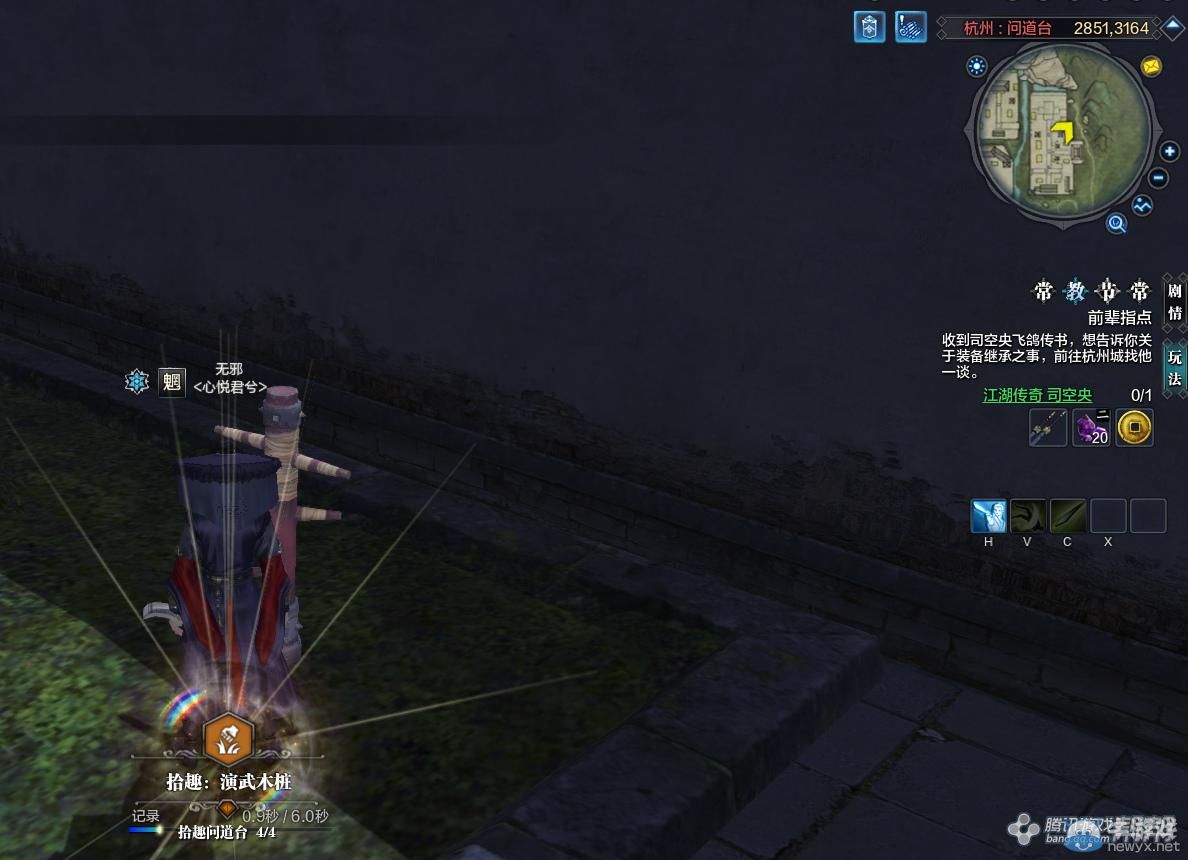Switch to the 剧情 quest tab
This screenshot has width=1188, height=860.
[x=1174, y=300]
